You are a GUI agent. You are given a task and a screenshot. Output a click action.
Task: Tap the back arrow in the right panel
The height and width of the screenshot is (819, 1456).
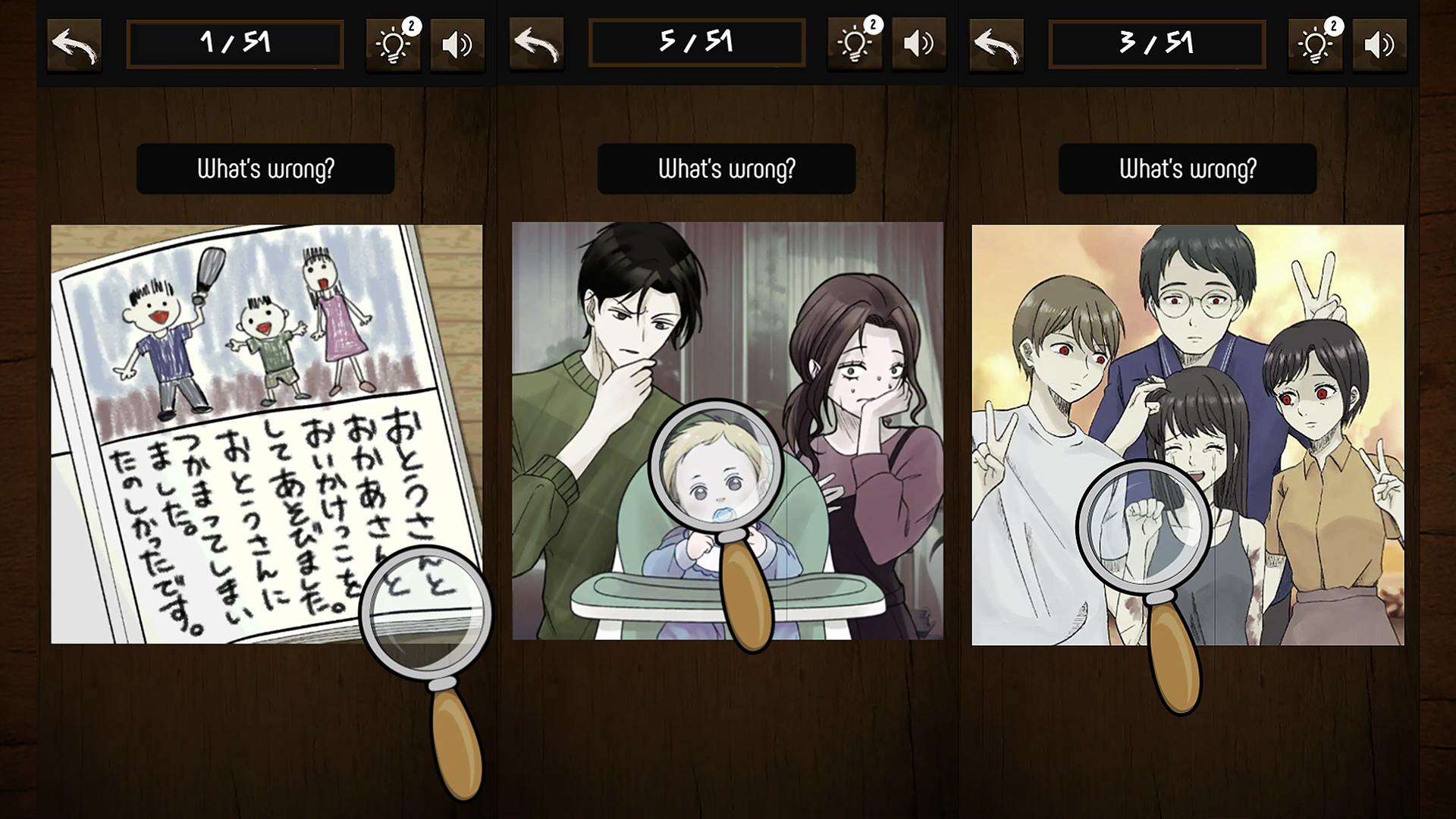click(x=996, y=43)
